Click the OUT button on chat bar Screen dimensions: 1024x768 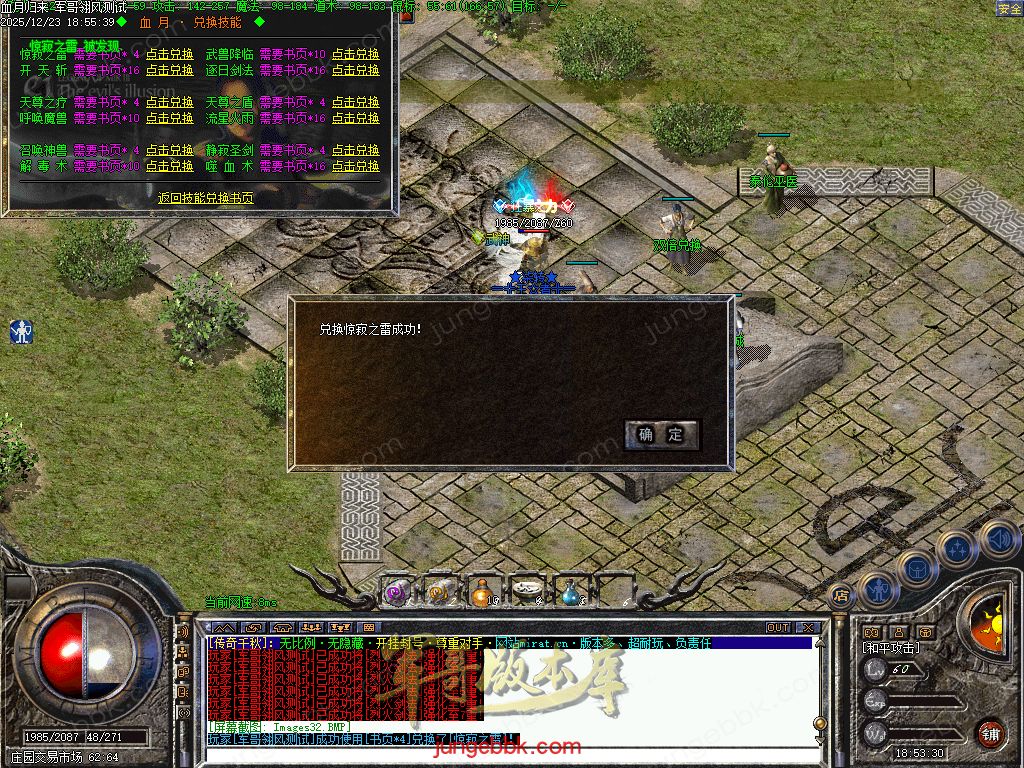(778, 628)
